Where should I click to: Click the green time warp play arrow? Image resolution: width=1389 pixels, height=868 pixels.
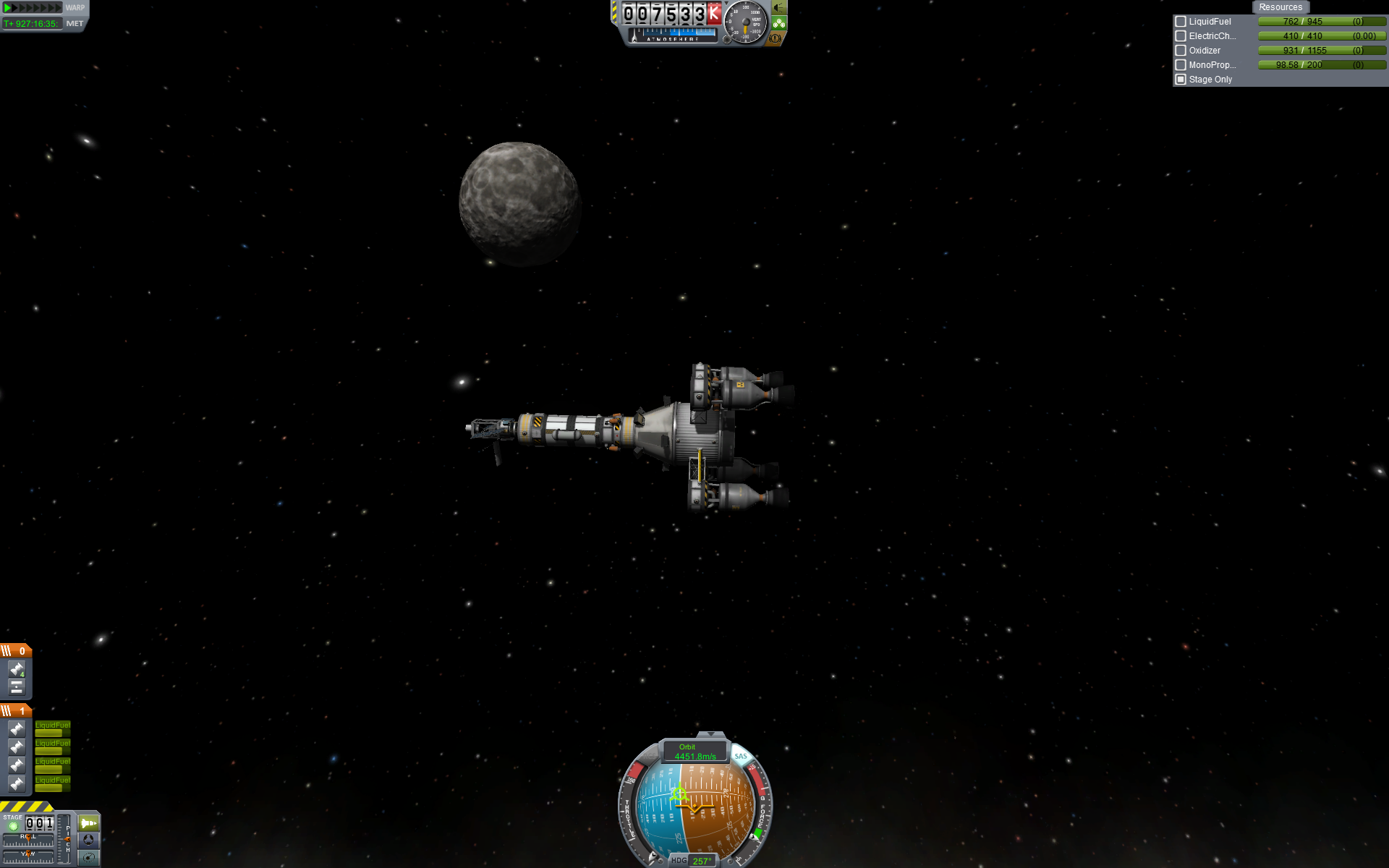point(9,8)
